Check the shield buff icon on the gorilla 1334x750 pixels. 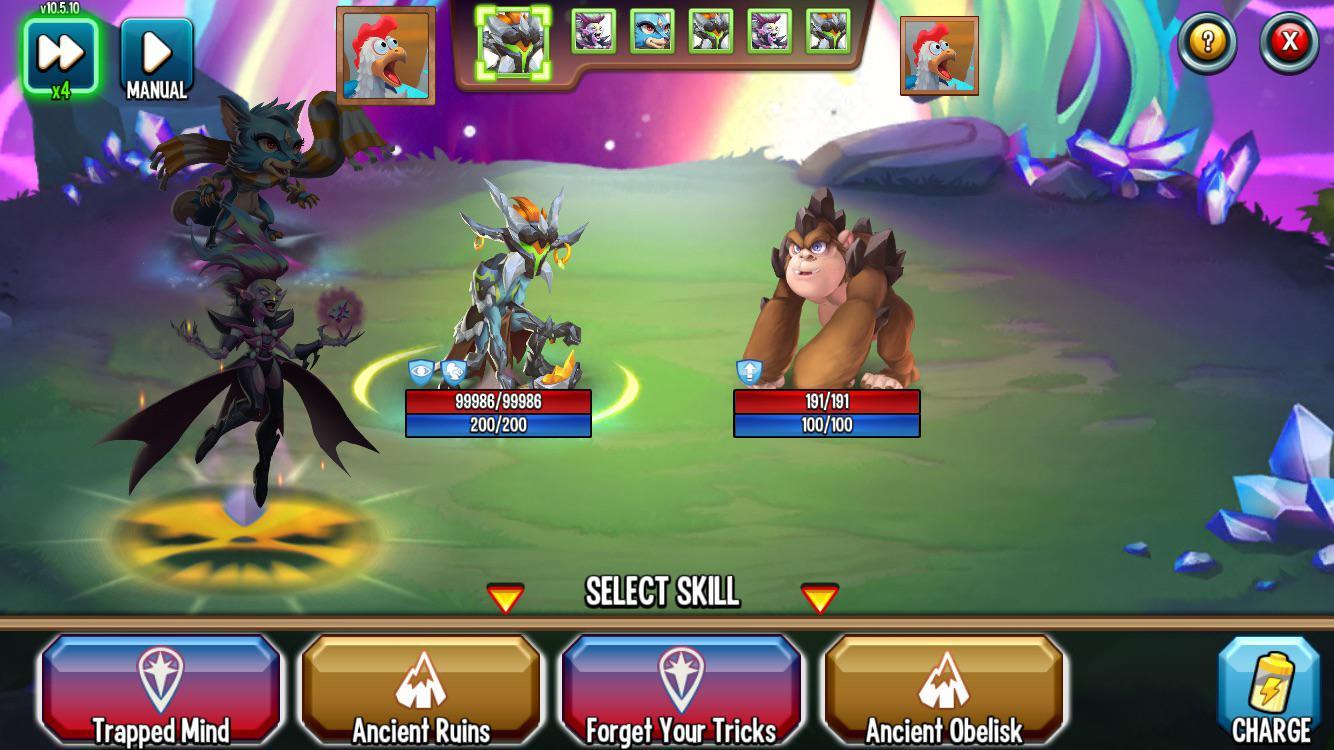(748, 370)
